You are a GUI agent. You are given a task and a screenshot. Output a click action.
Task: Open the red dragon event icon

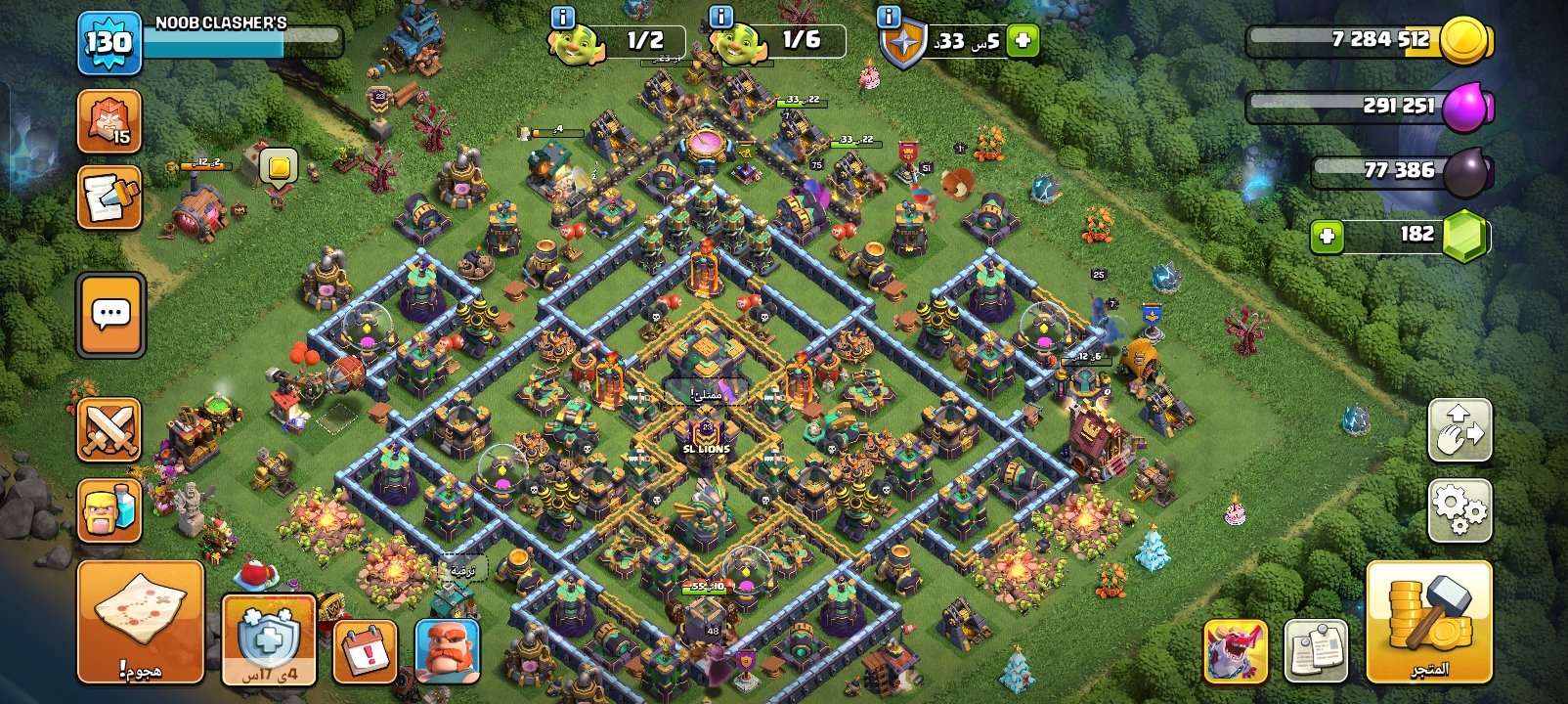[x=1236, y=650]
